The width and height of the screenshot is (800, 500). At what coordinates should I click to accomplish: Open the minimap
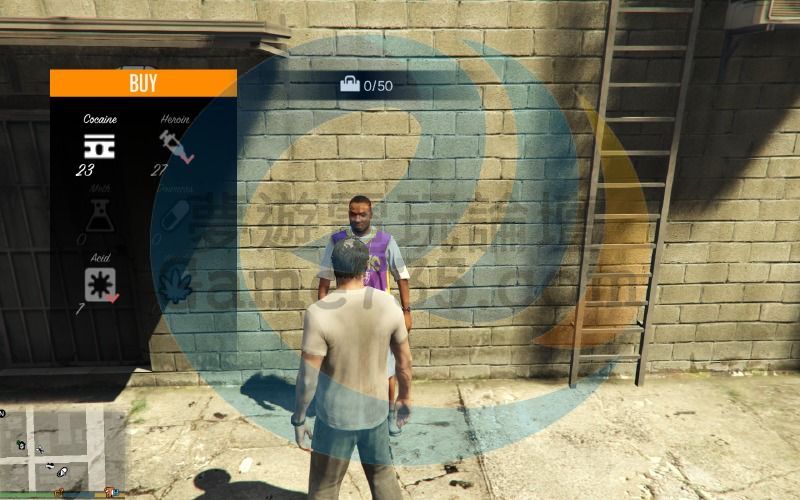tap(63, 448)
